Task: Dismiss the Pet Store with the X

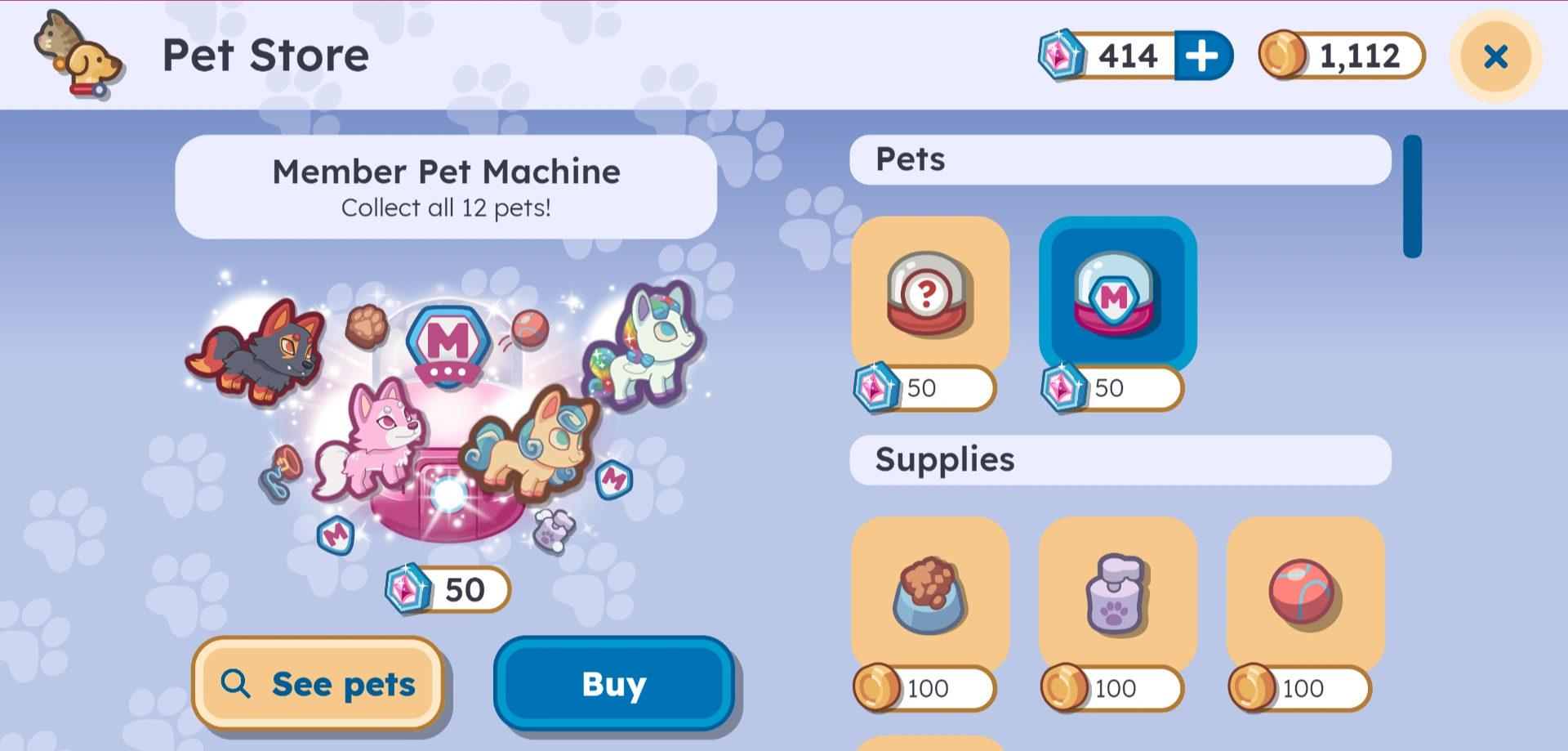Action: [x=1494, y=56]
